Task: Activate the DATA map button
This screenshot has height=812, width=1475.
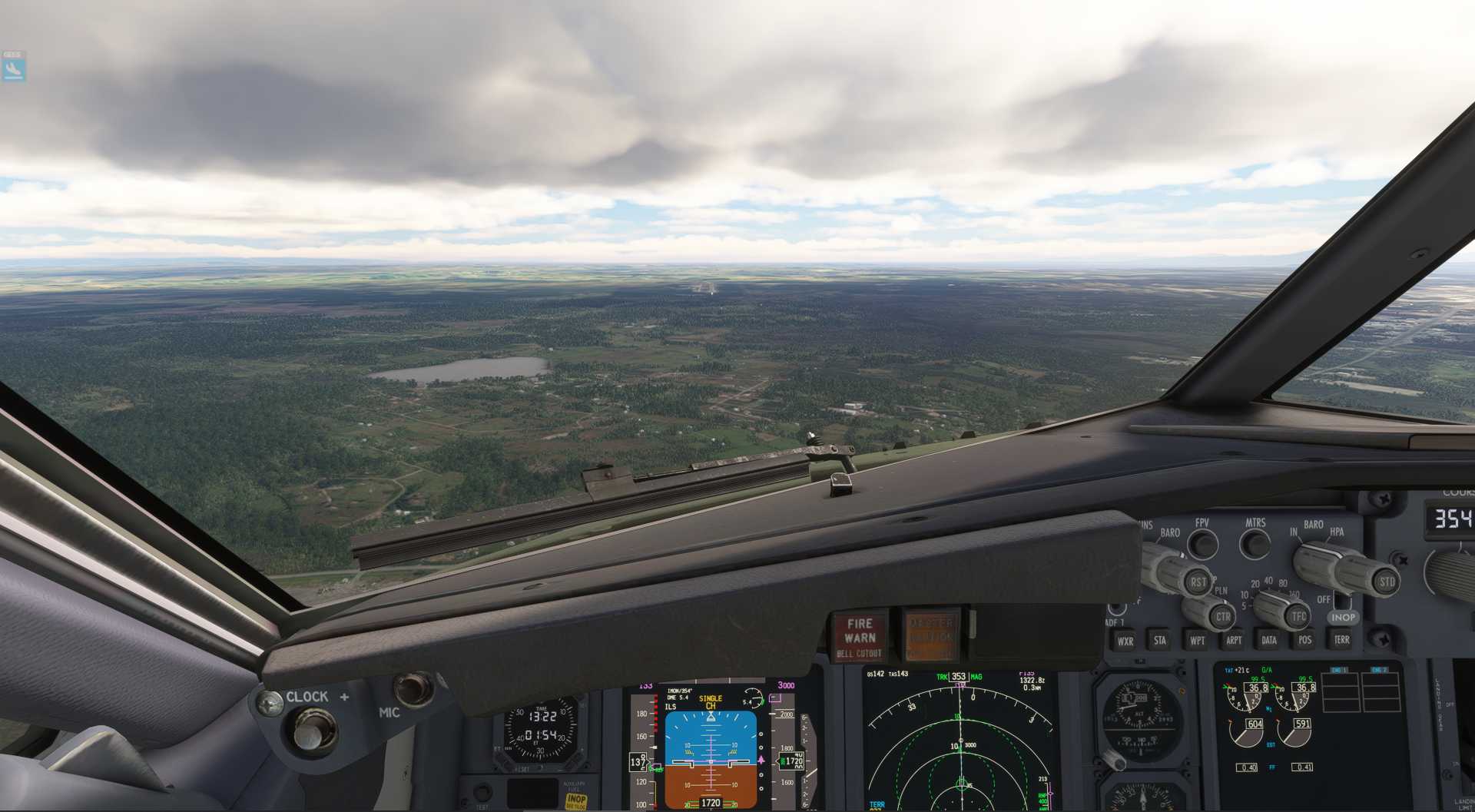Action: (x=1269, y=639)
